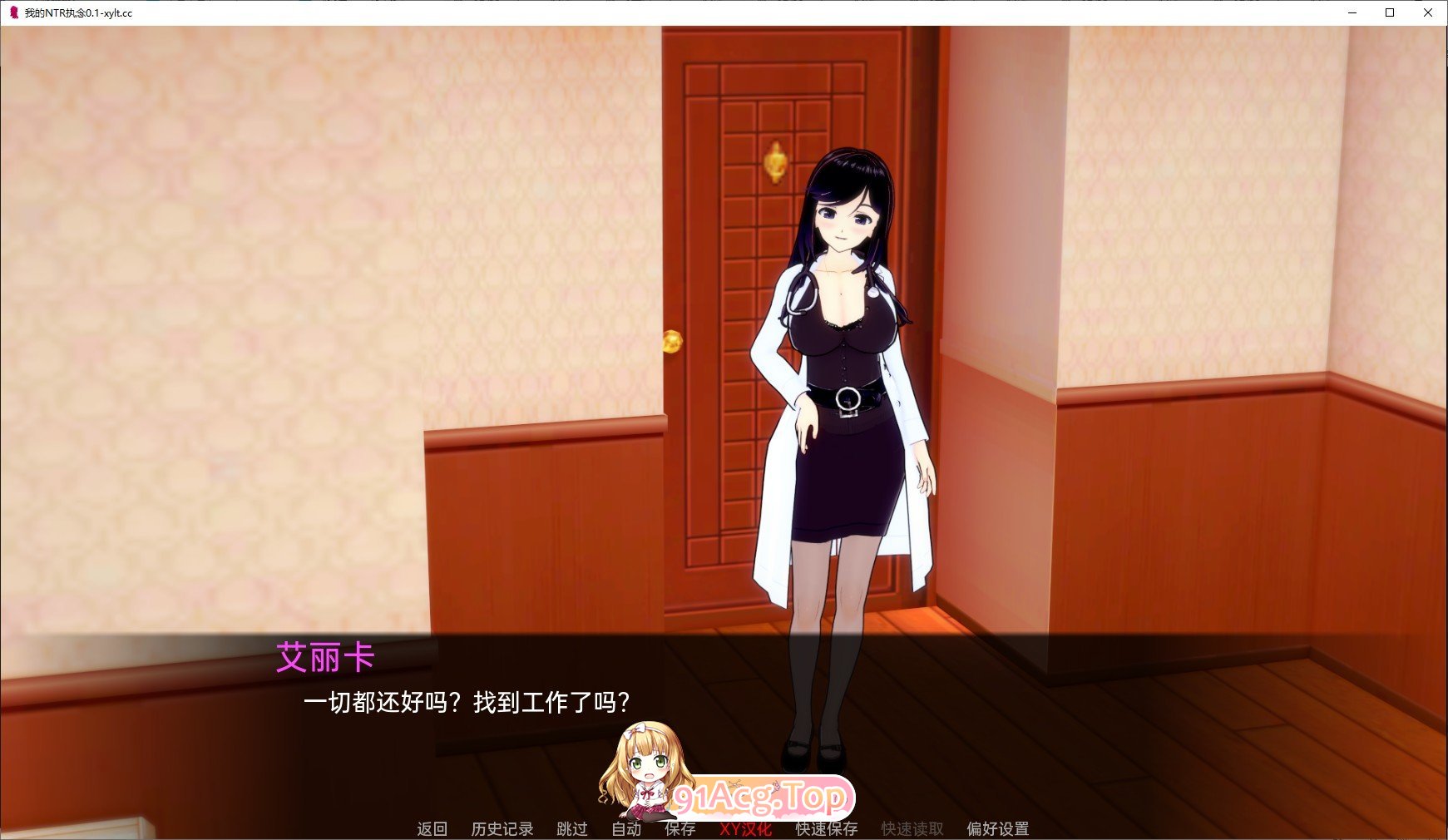The width and height of the screenshot is (1448, 840).
Task: Open the 偏好设置 preferences menu
Action: (x=996, y=828)
